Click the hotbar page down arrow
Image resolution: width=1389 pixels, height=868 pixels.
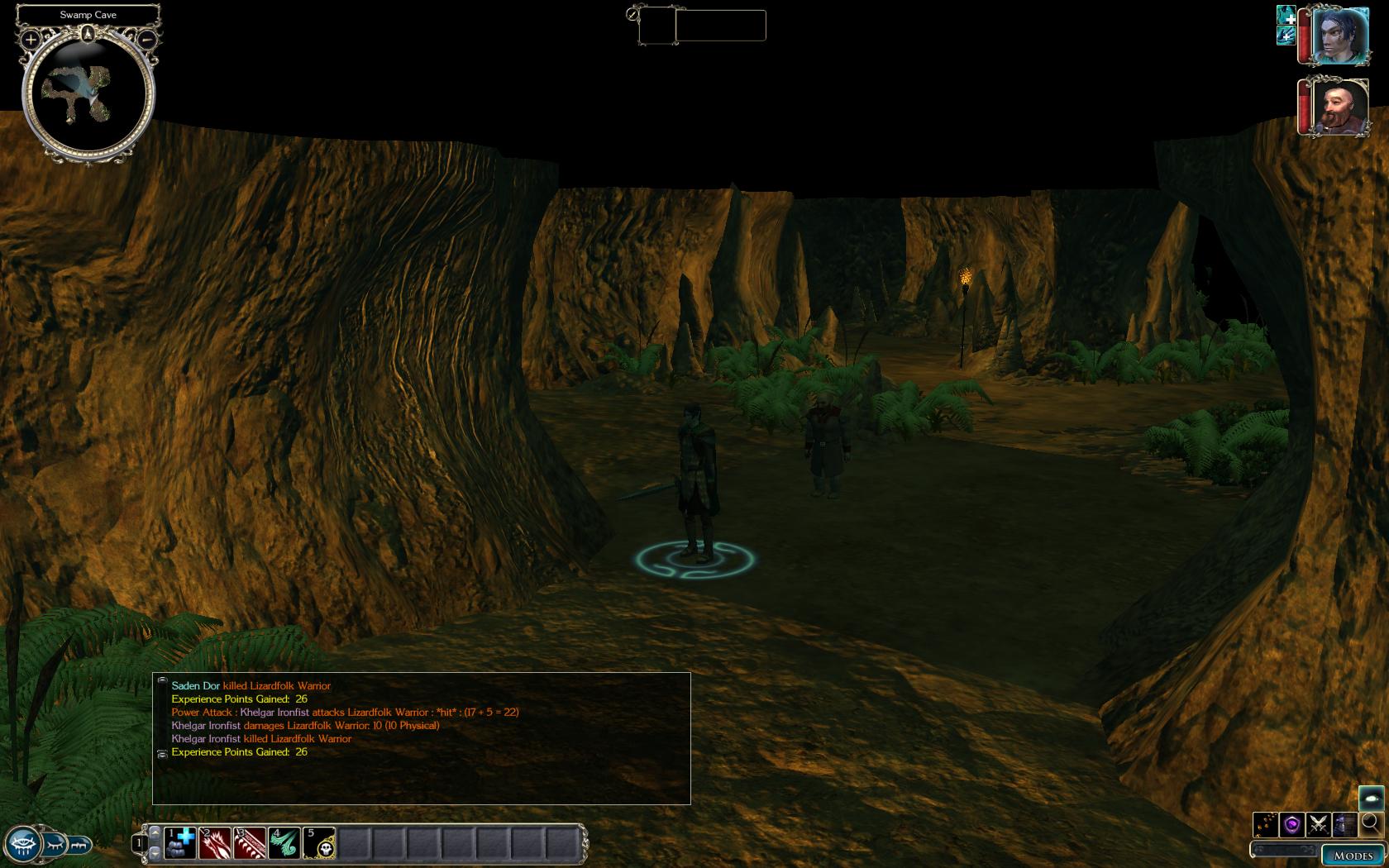pyautogui.click(x=155, y=852)
